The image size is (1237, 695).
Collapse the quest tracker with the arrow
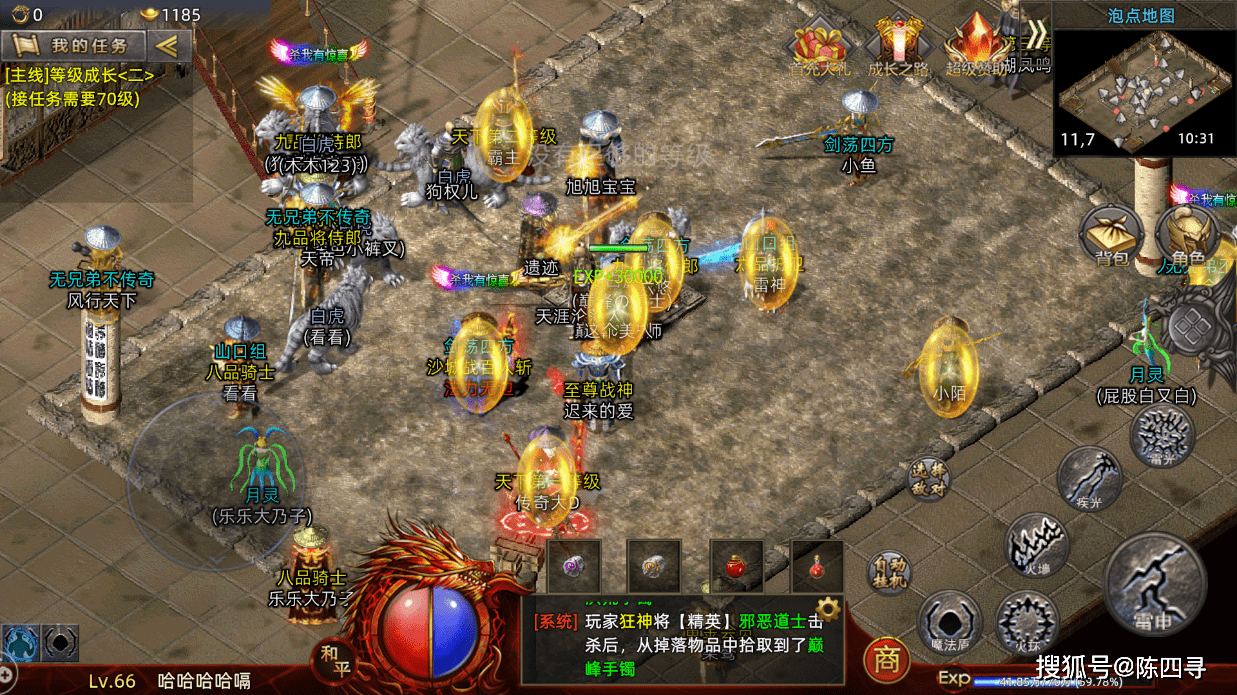(x=166, y=45)
